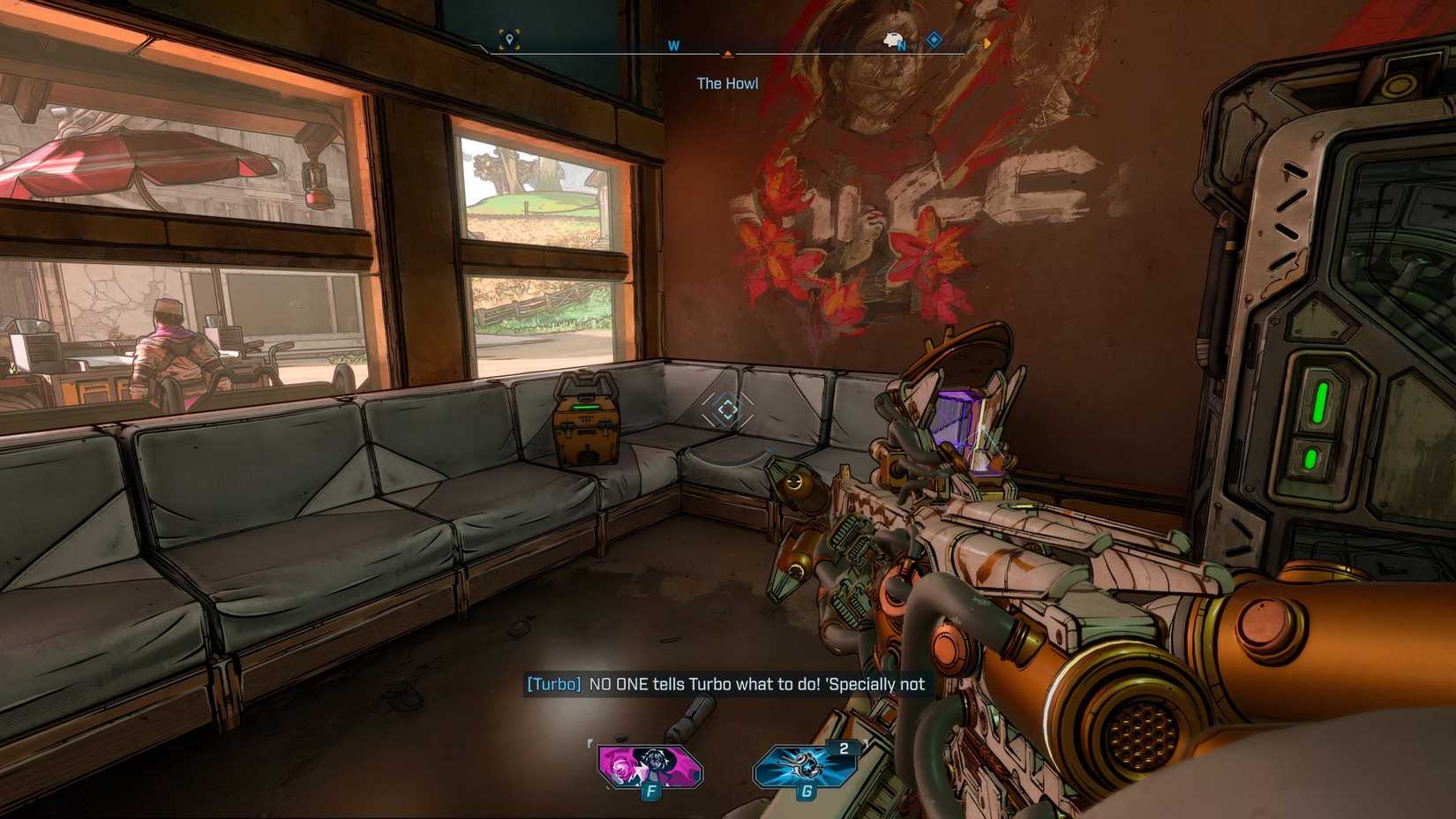Image resolution: width=1456 pixels, height=819 pixels.
Task: Click the orange arrow at compass right edge
Action: click(x=986, y=42)
